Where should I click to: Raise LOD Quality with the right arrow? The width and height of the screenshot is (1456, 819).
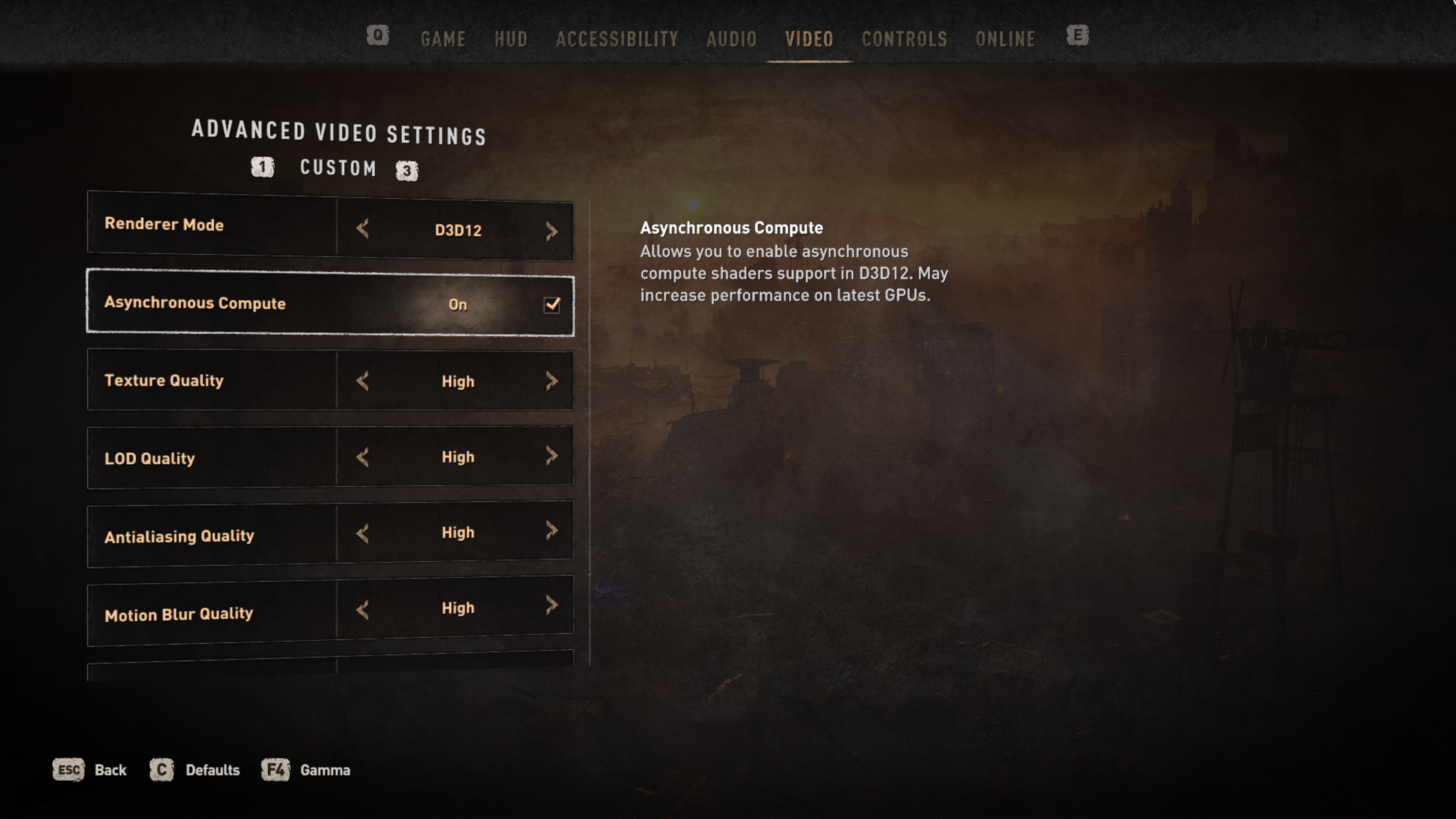pos(552,455)
